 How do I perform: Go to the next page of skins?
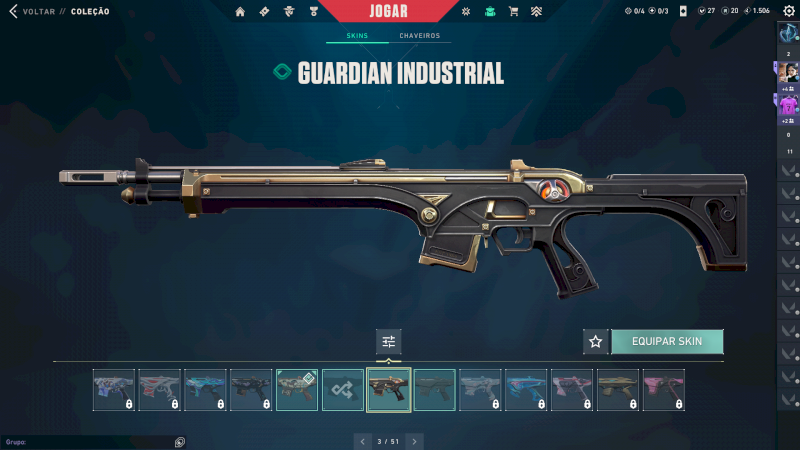point(414,441)
